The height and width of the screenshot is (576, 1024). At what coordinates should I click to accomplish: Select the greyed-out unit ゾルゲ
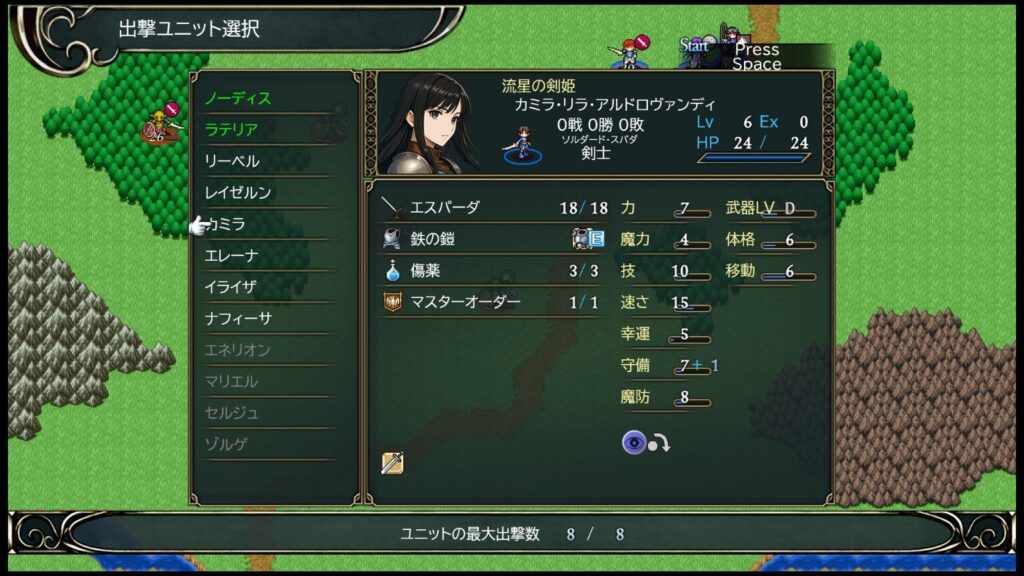coord(225,444)
